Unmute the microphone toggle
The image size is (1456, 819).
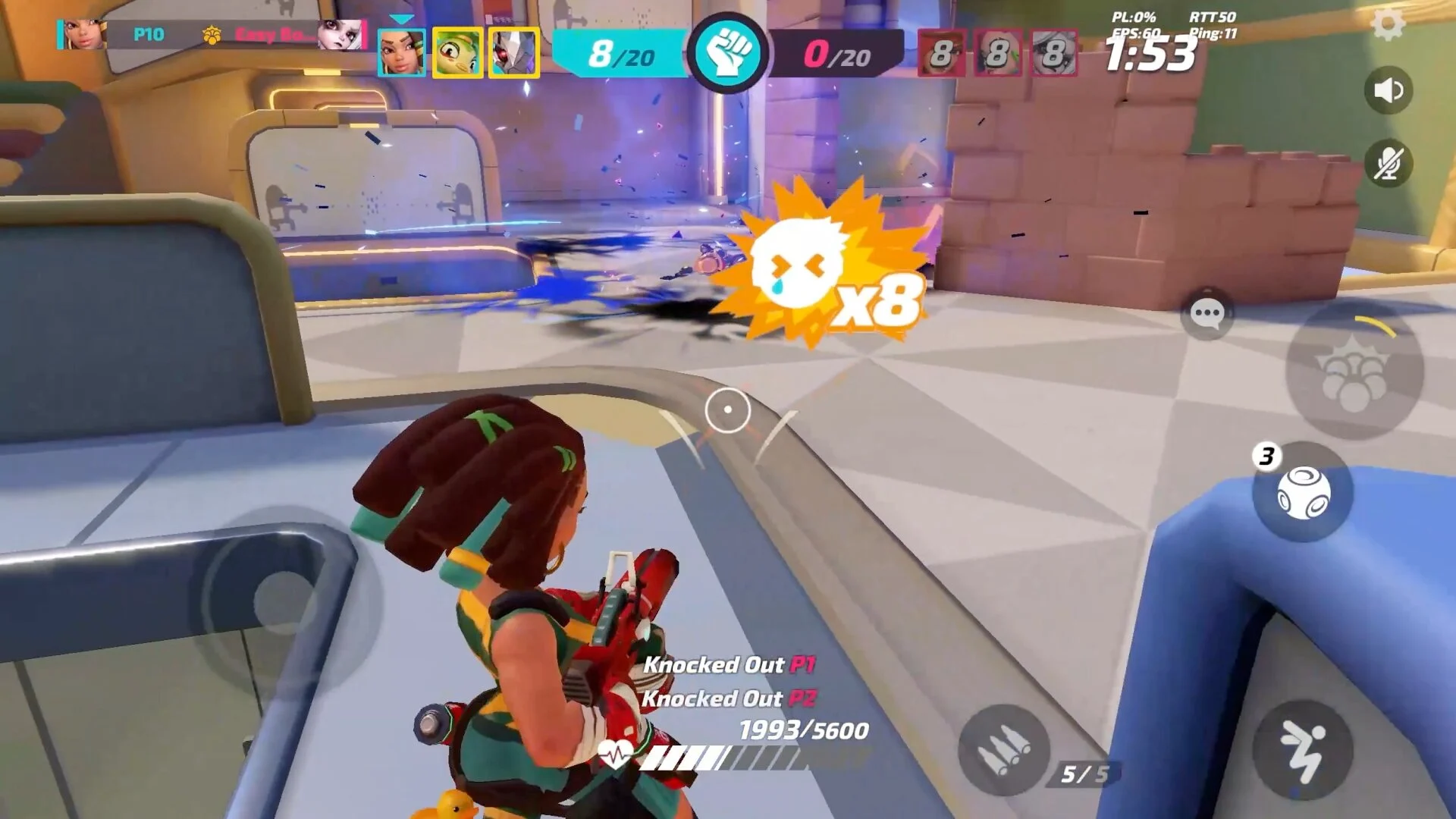[1389, 162]
